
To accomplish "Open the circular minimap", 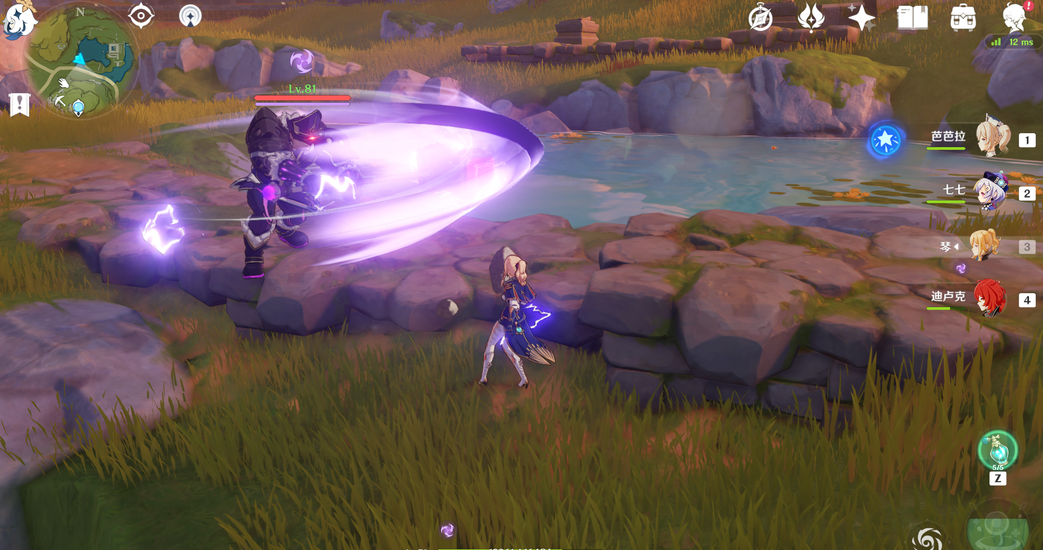I will point(82,60).
